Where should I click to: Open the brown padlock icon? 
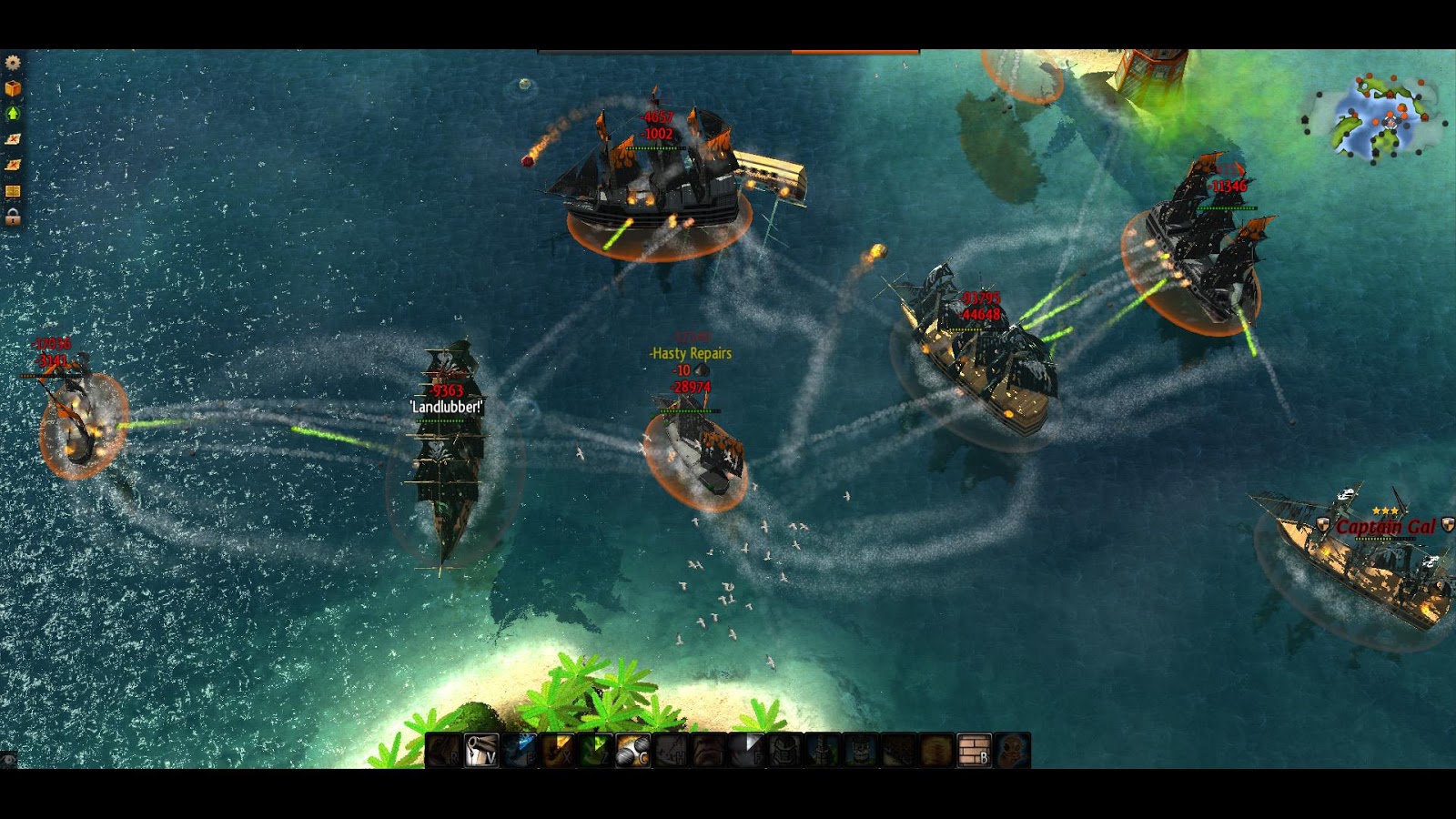[13, 217]
